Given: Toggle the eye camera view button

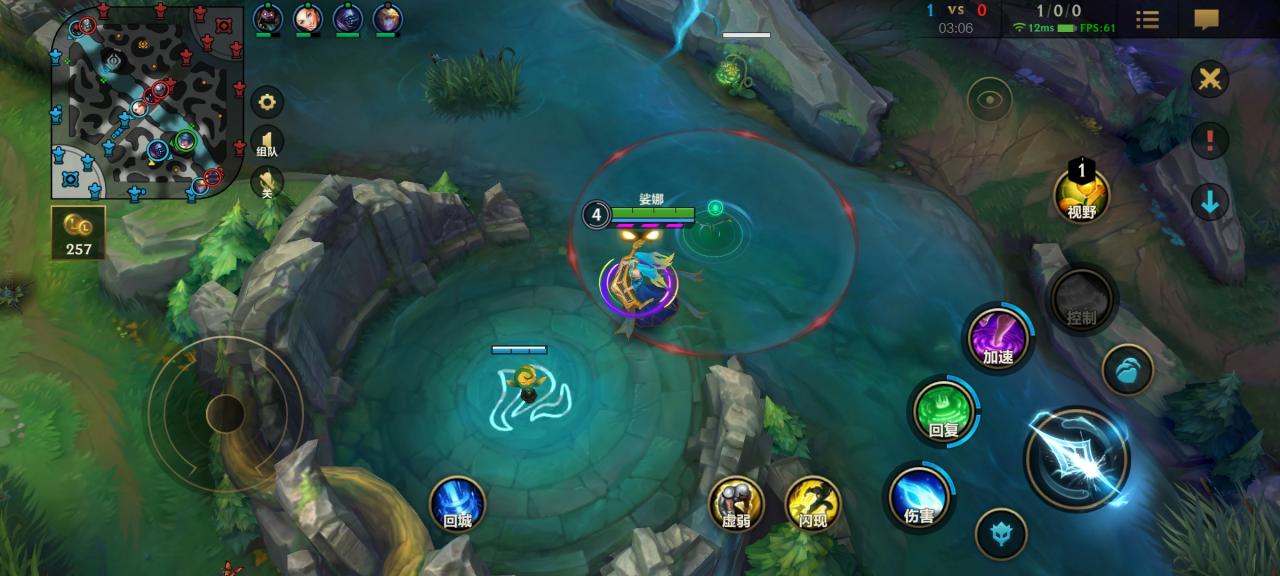Looking at the screenshot, I should [989, 99].
